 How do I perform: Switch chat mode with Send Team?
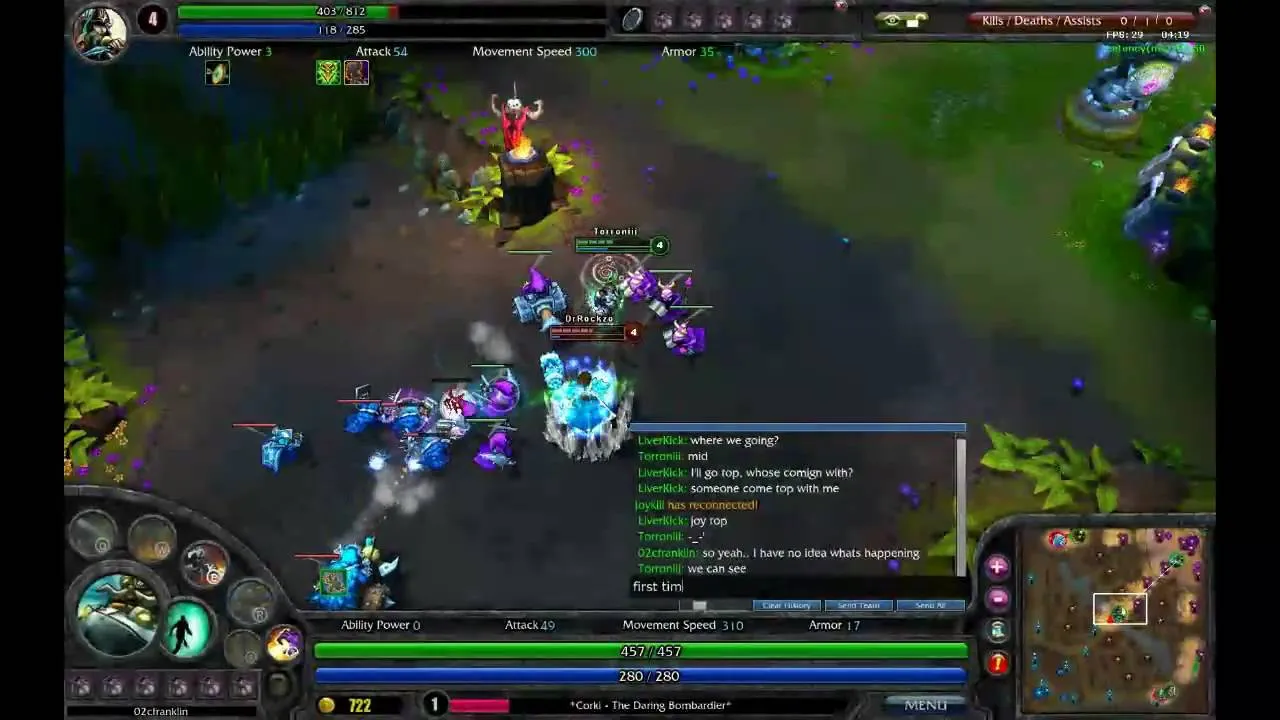[x=857, y=605]
